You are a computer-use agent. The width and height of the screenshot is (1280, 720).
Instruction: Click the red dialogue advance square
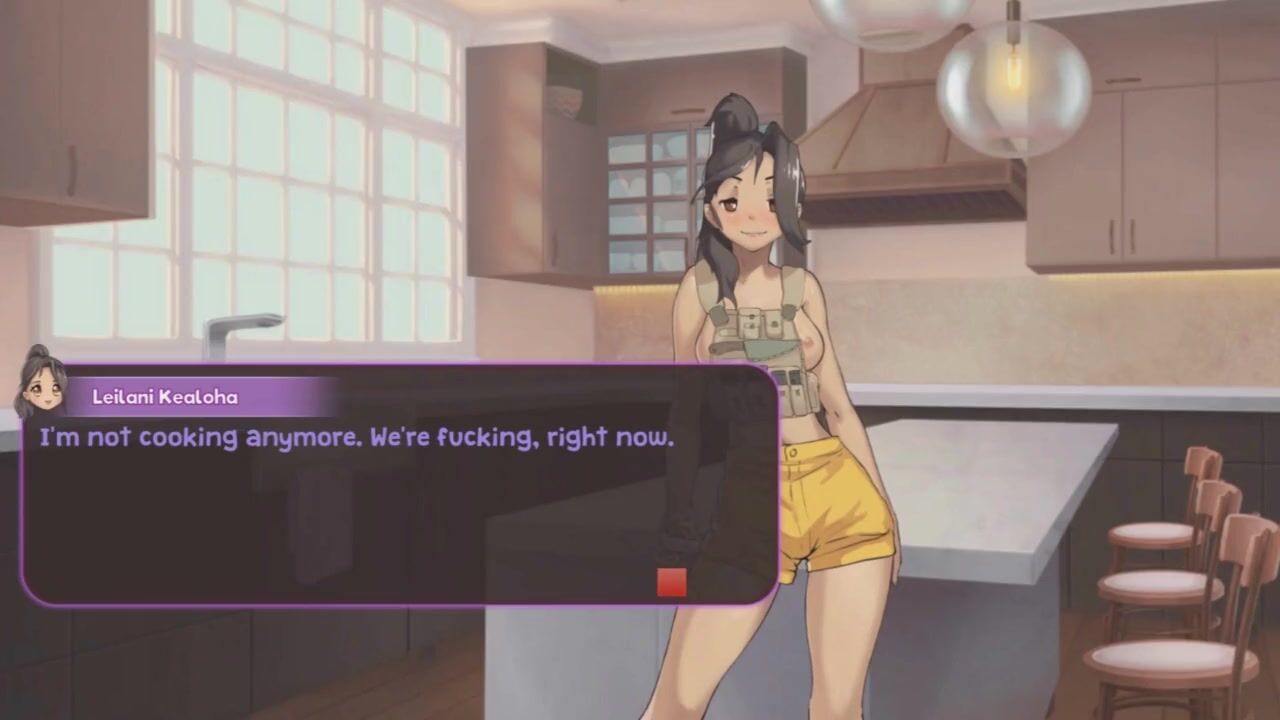tap(671, 582)
